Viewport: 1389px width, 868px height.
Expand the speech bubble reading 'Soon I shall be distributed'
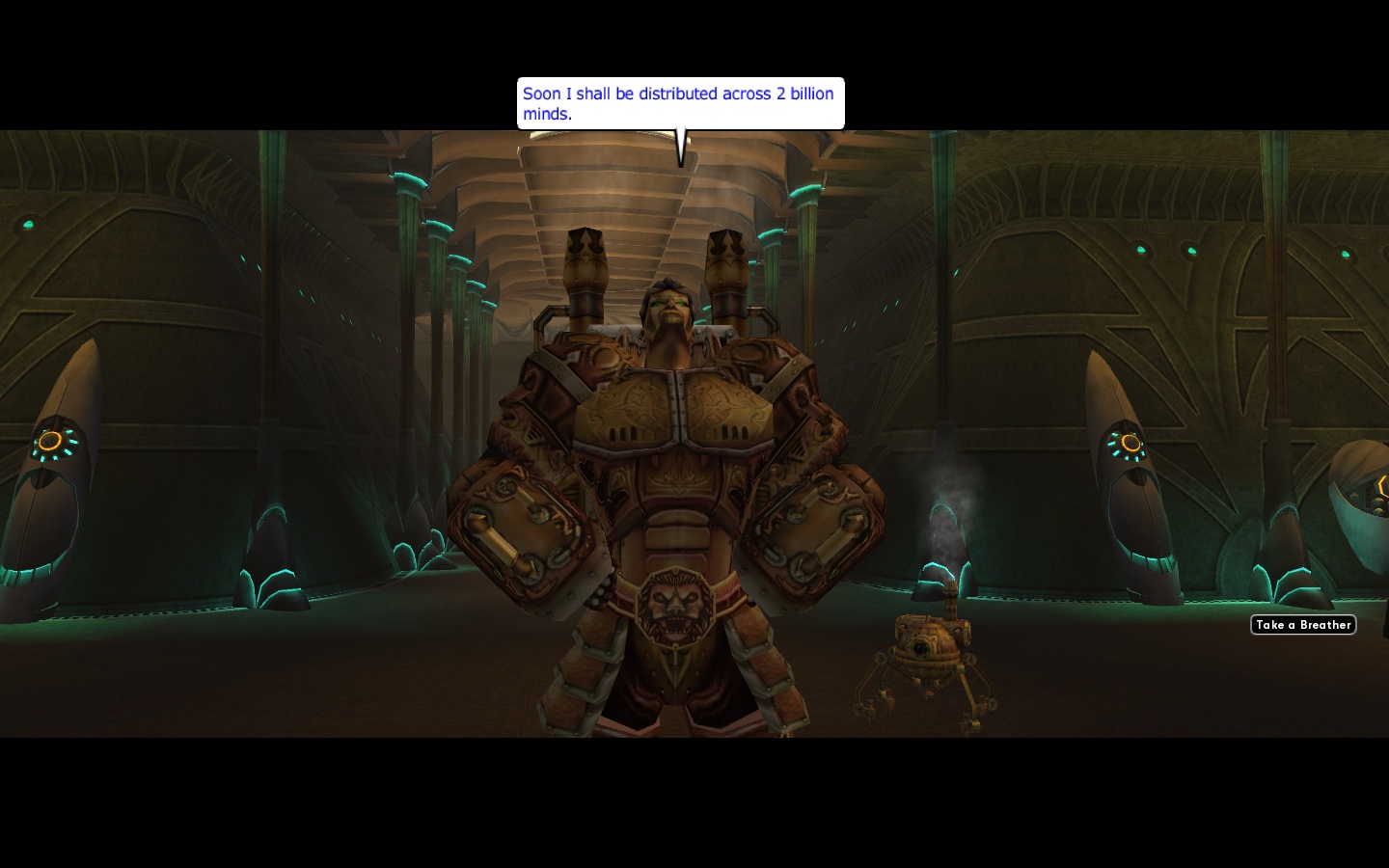[680, 103]
